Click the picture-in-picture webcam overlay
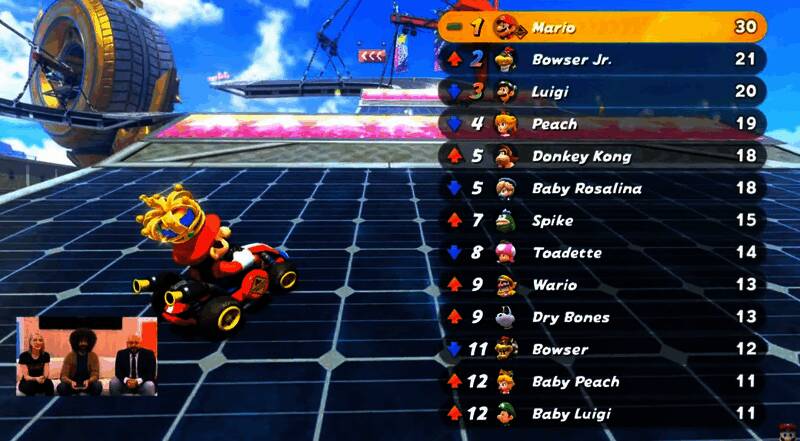Screen dimensions: 800x441 coord(86,356)
